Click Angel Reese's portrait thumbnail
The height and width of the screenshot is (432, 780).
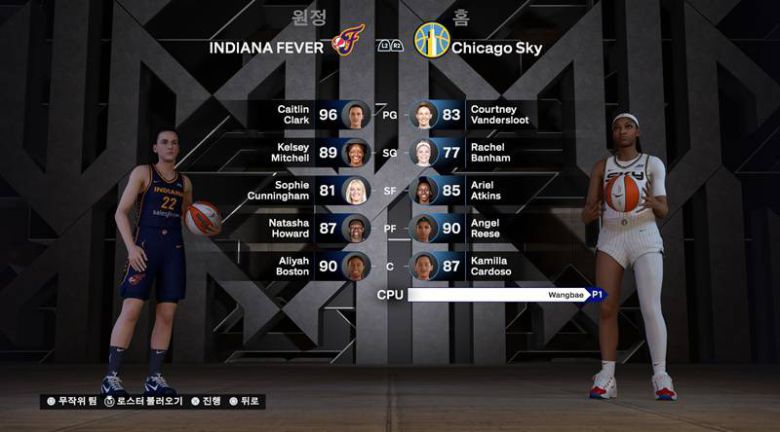click(x=424, y=229)
